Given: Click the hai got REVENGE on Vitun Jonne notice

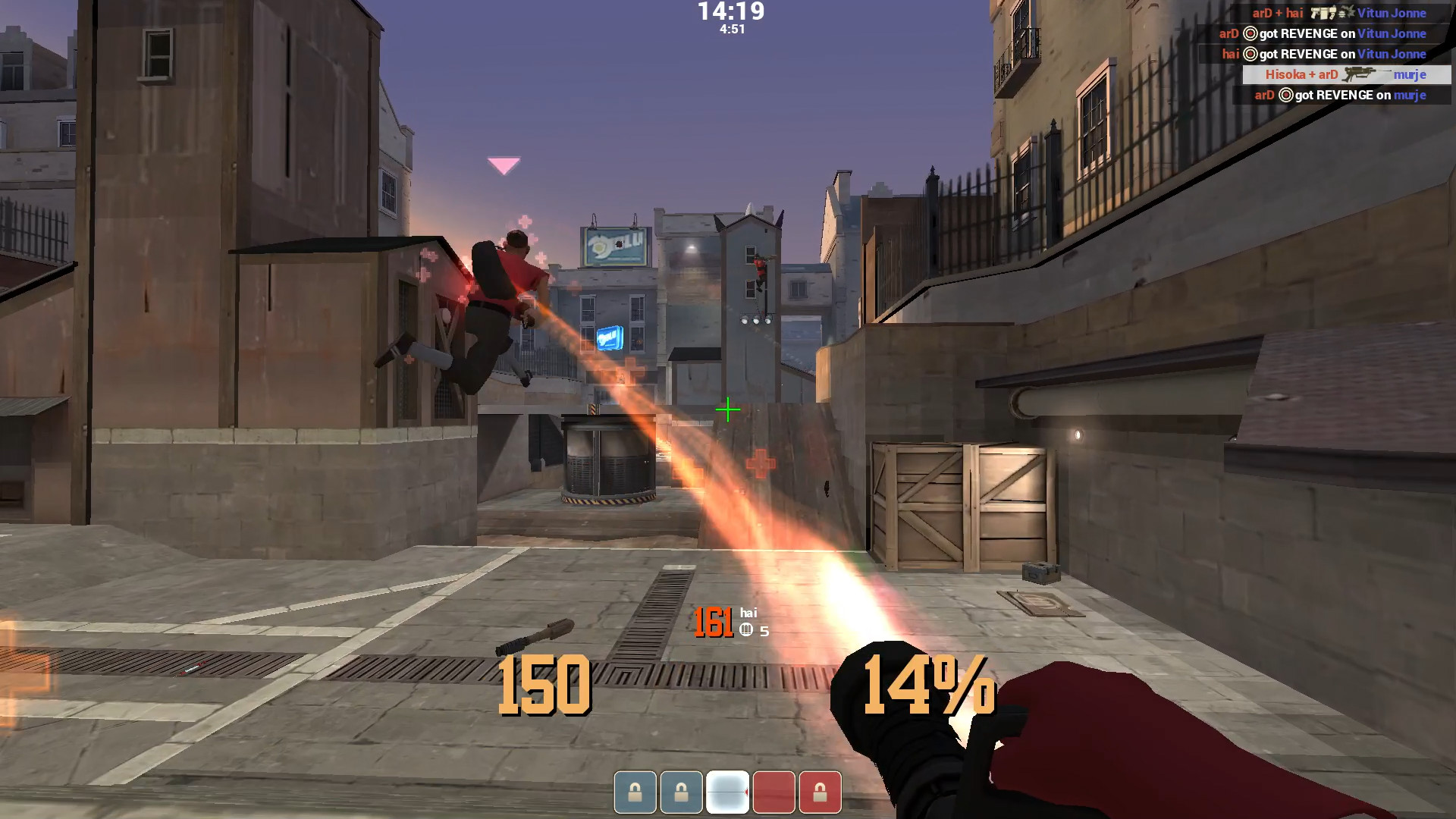Looking at the screenshot, I should pyautogui.click(x=1323, y=54).
